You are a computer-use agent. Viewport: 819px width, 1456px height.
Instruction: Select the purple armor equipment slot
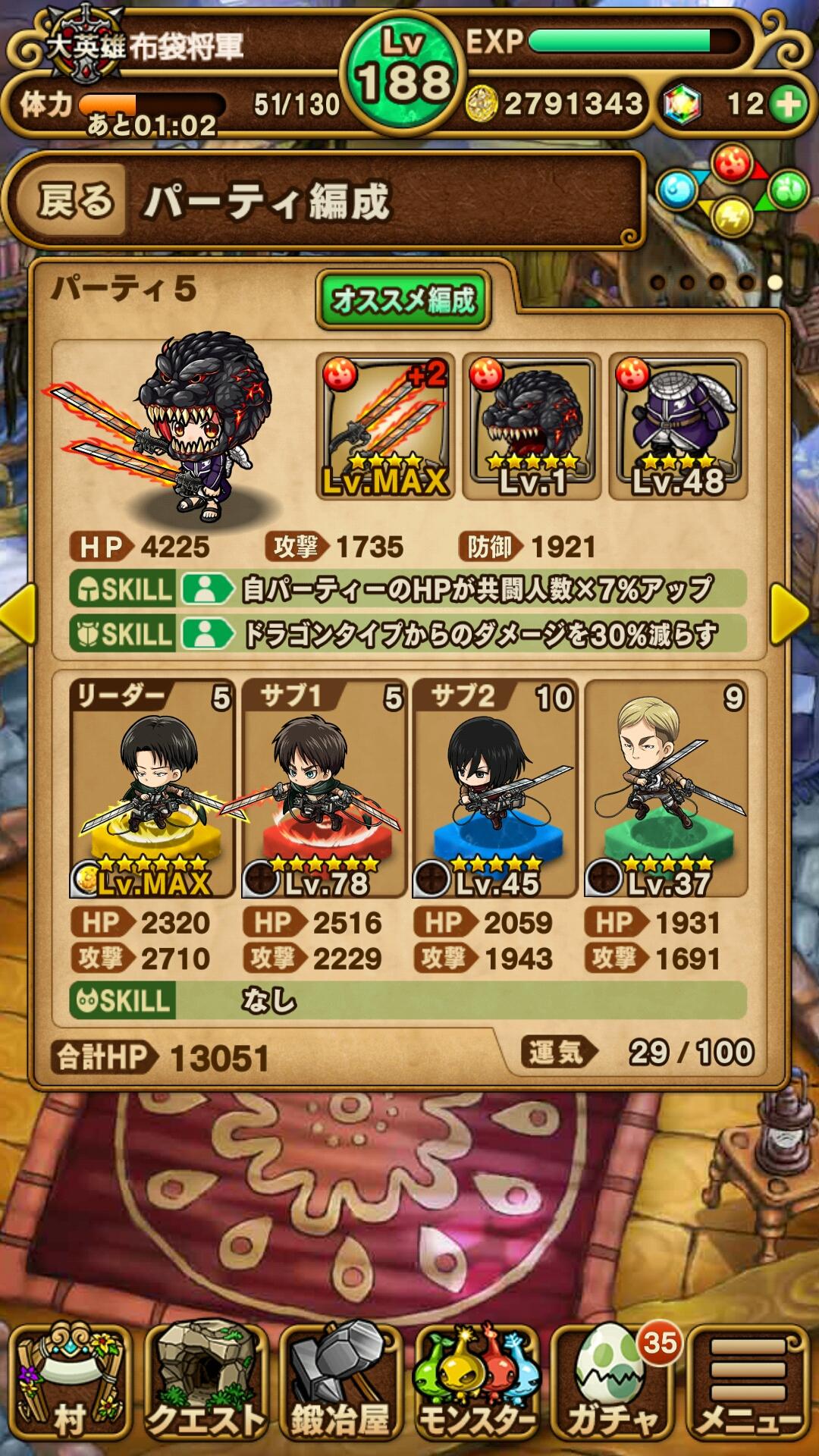(678, 425)
